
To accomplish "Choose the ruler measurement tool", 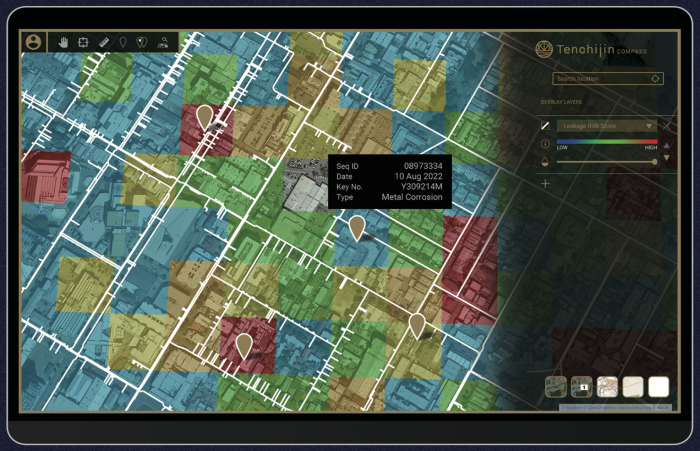I will coord(104,42).
